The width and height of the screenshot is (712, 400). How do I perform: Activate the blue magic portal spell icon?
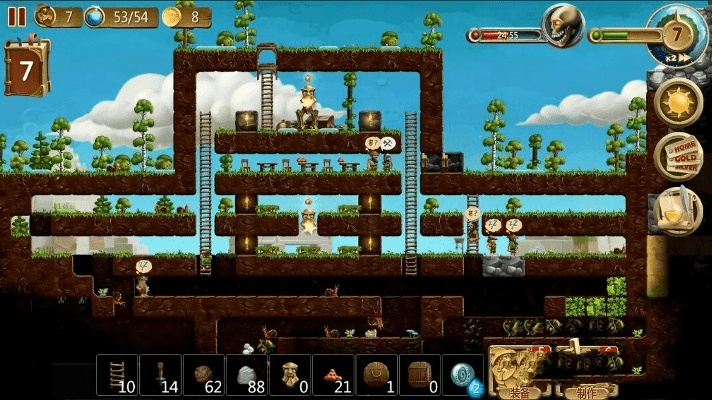[462, 375]
